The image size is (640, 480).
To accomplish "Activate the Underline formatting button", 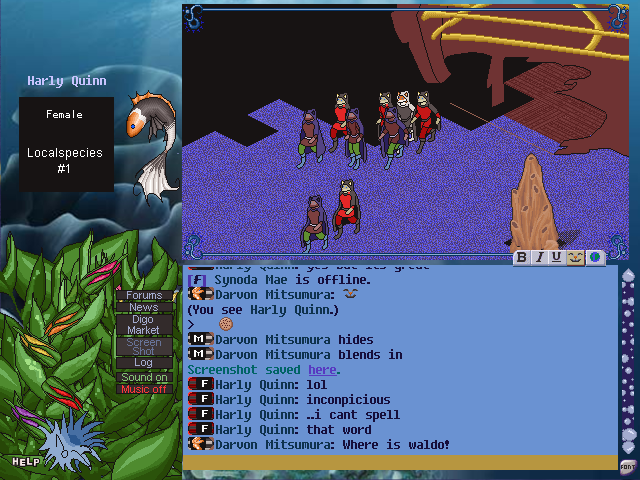I will [557, 258].
